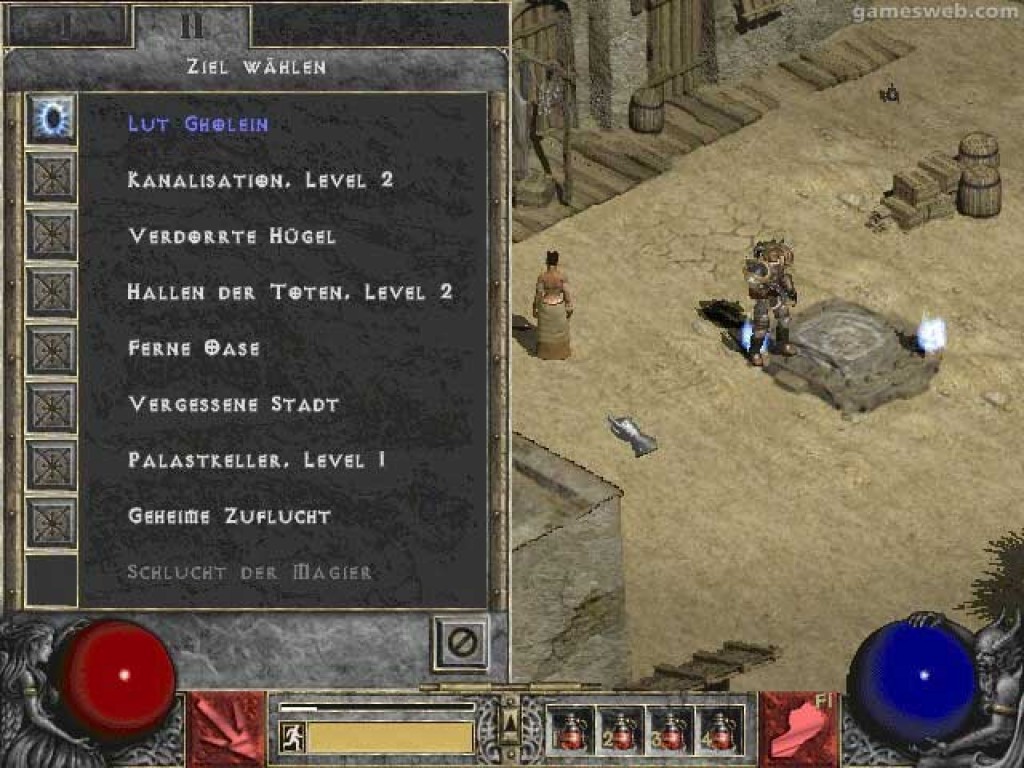Toggle the run/walk icon
This screenshot has width=1024, height=768.
tap(290, 738)
